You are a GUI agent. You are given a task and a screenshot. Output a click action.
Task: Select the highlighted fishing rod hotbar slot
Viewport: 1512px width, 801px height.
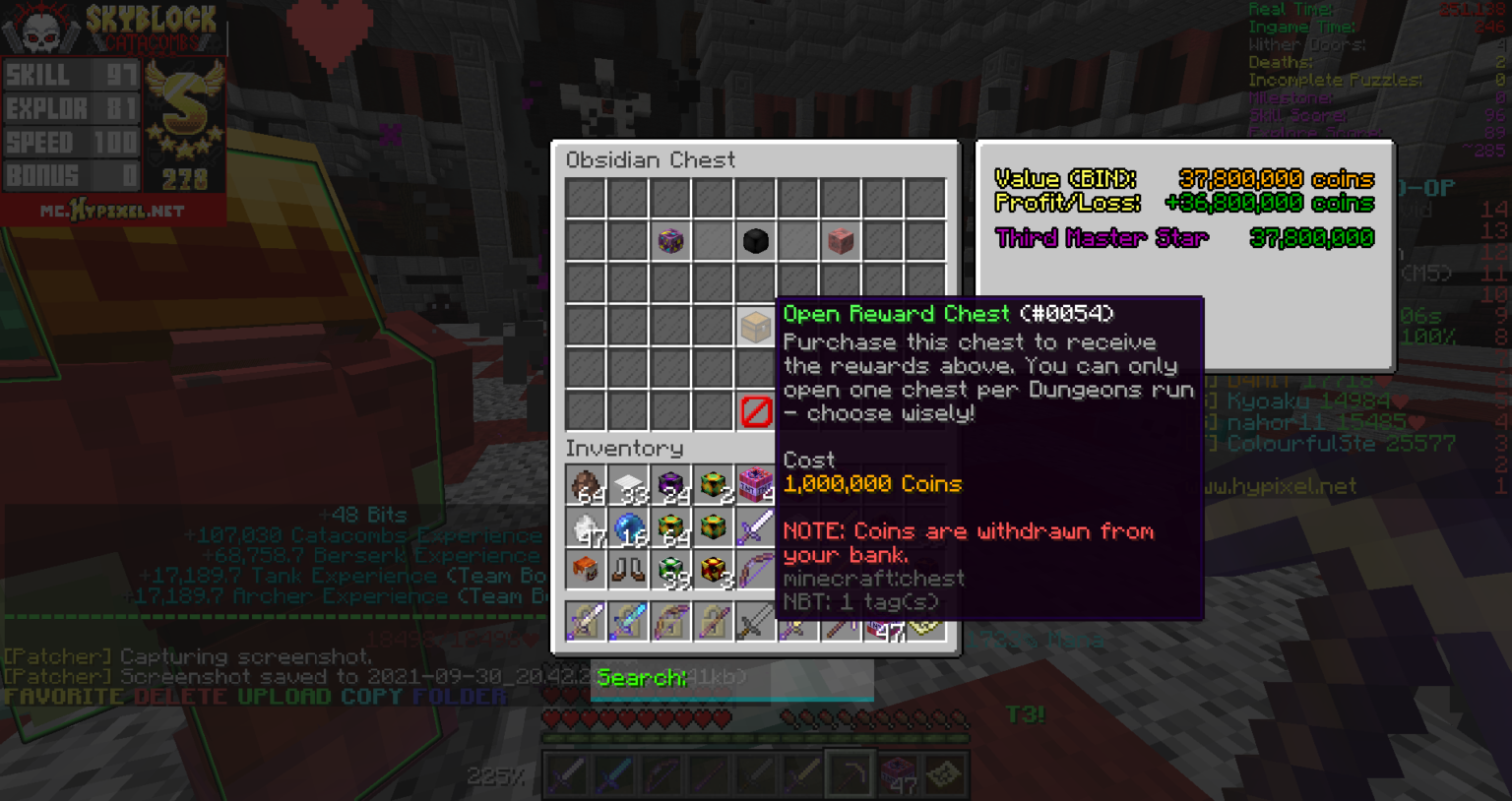pos(850,773)
